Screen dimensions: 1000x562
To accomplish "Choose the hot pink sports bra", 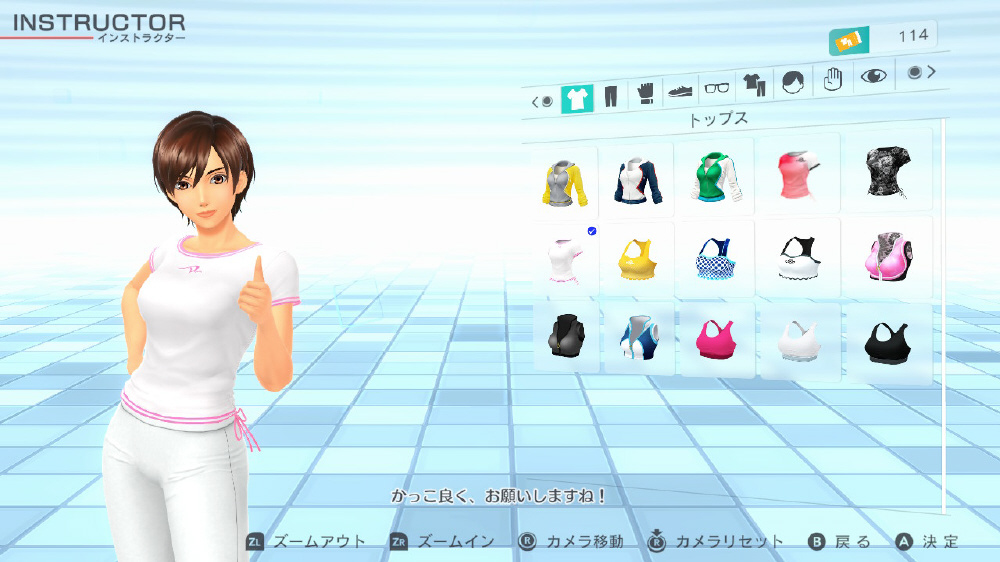I will point(712,338).
